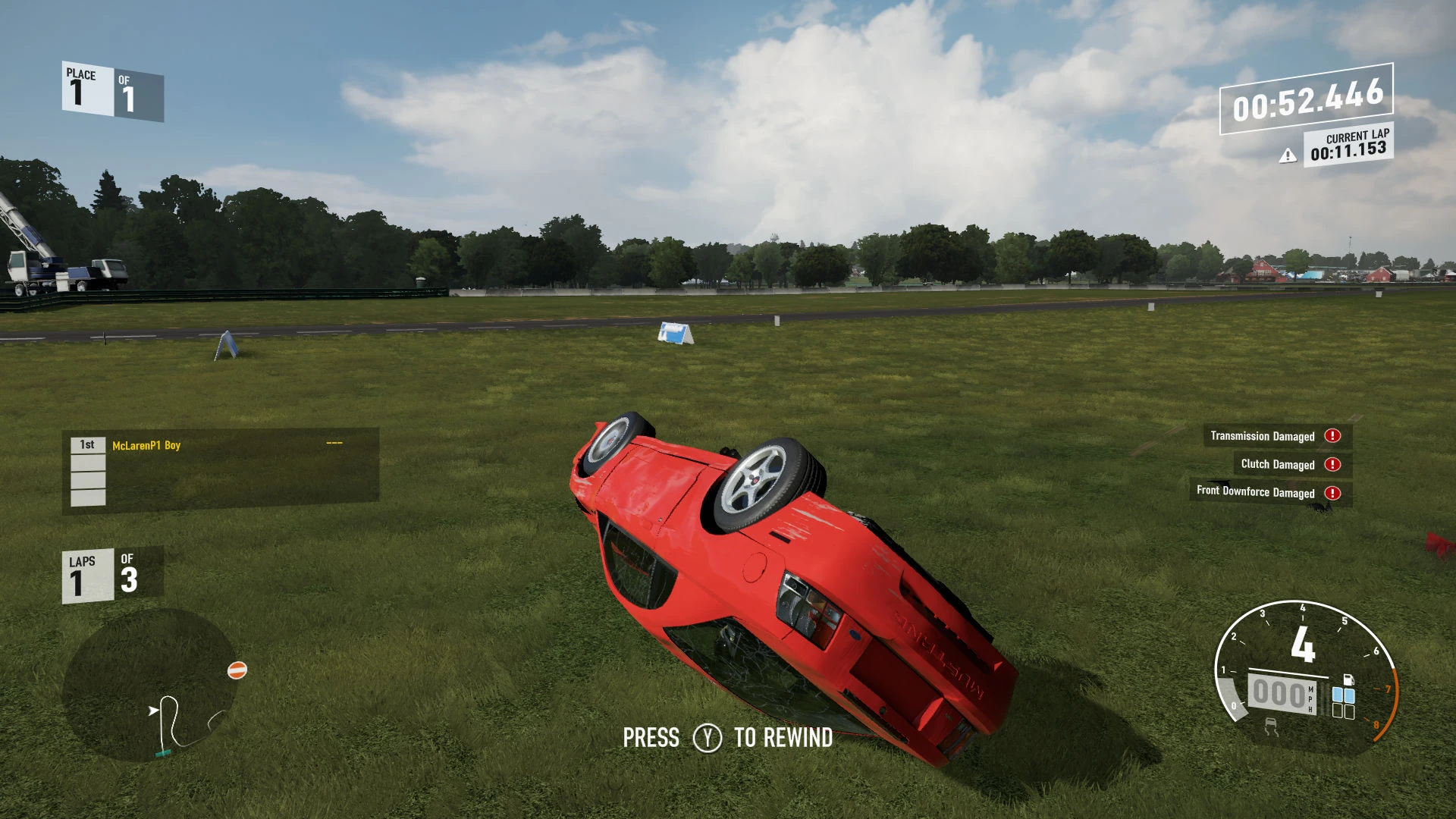Screen dimensions: 1456x819
Task: Toggle the second blue indicator square on the gauge
Action: click(1350, 695)
